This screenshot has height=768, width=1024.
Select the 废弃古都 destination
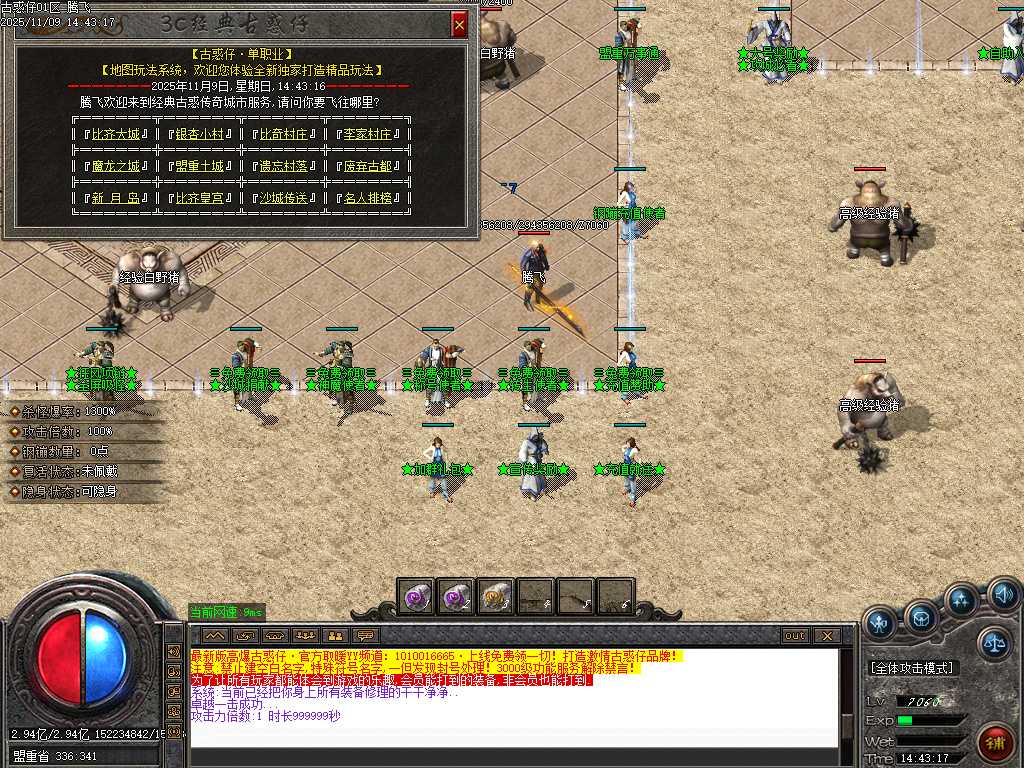[367, 166]
